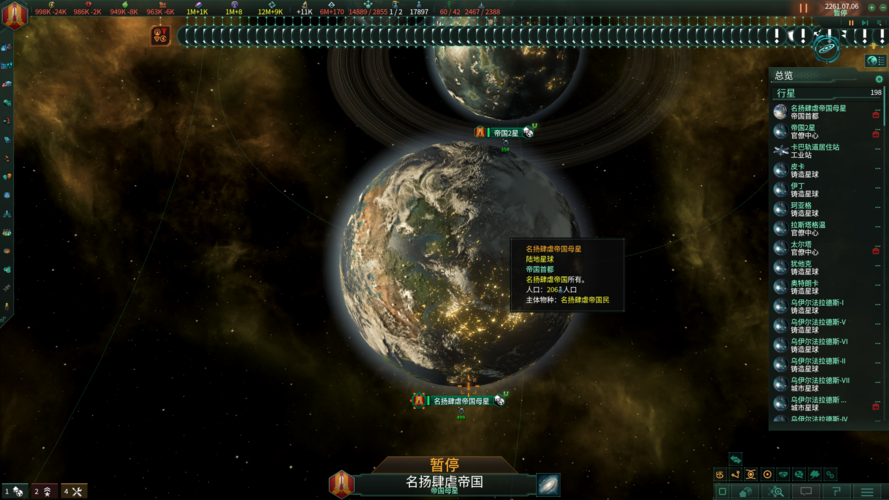The height and width of the screenshot is (500, 889).
Task: Open the system search magnifier button
Action: 776,492
